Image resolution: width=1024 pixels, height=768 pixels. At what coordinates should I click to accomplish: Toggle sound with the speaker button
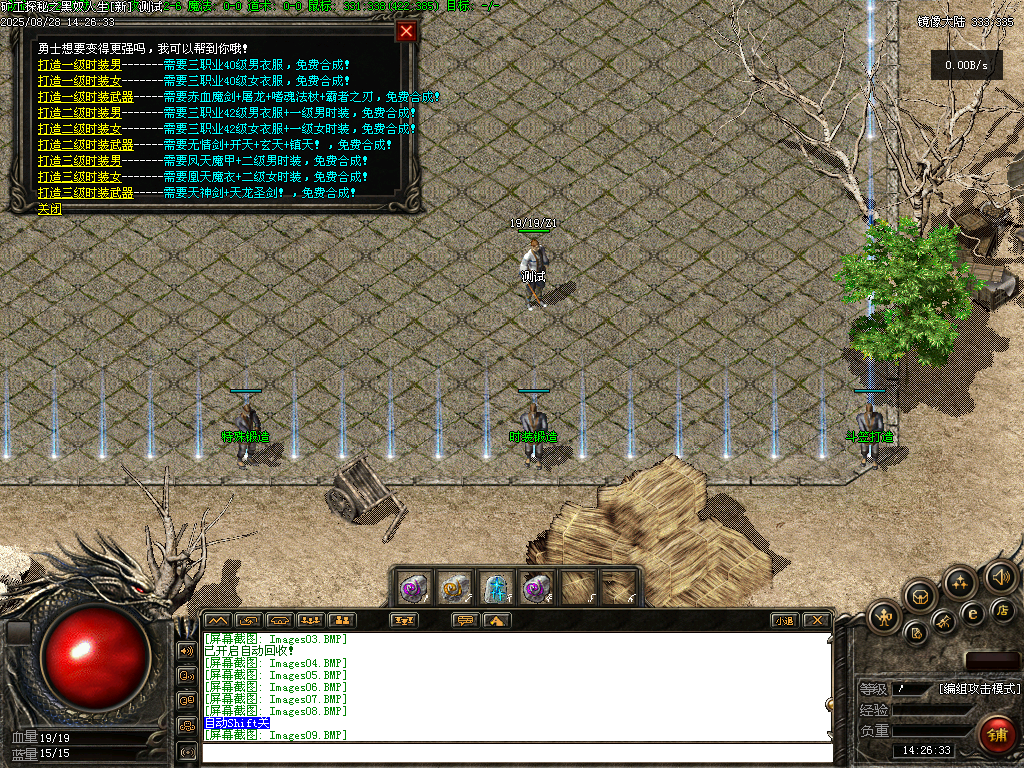[x=1001, y=576]
